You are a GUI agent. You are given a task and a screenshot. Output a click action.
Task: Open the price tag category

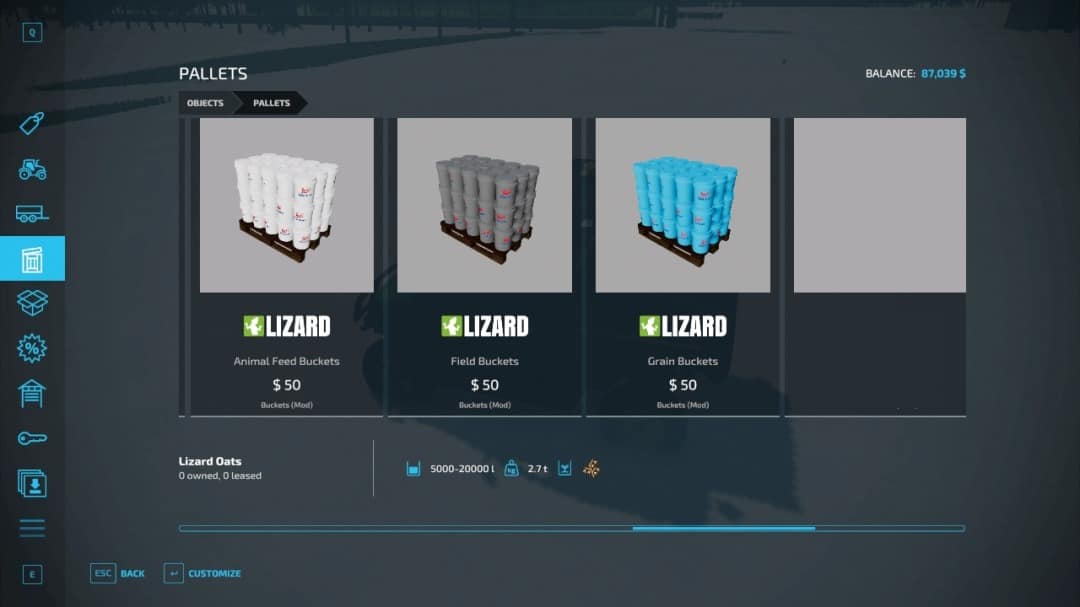pos(32,123)
